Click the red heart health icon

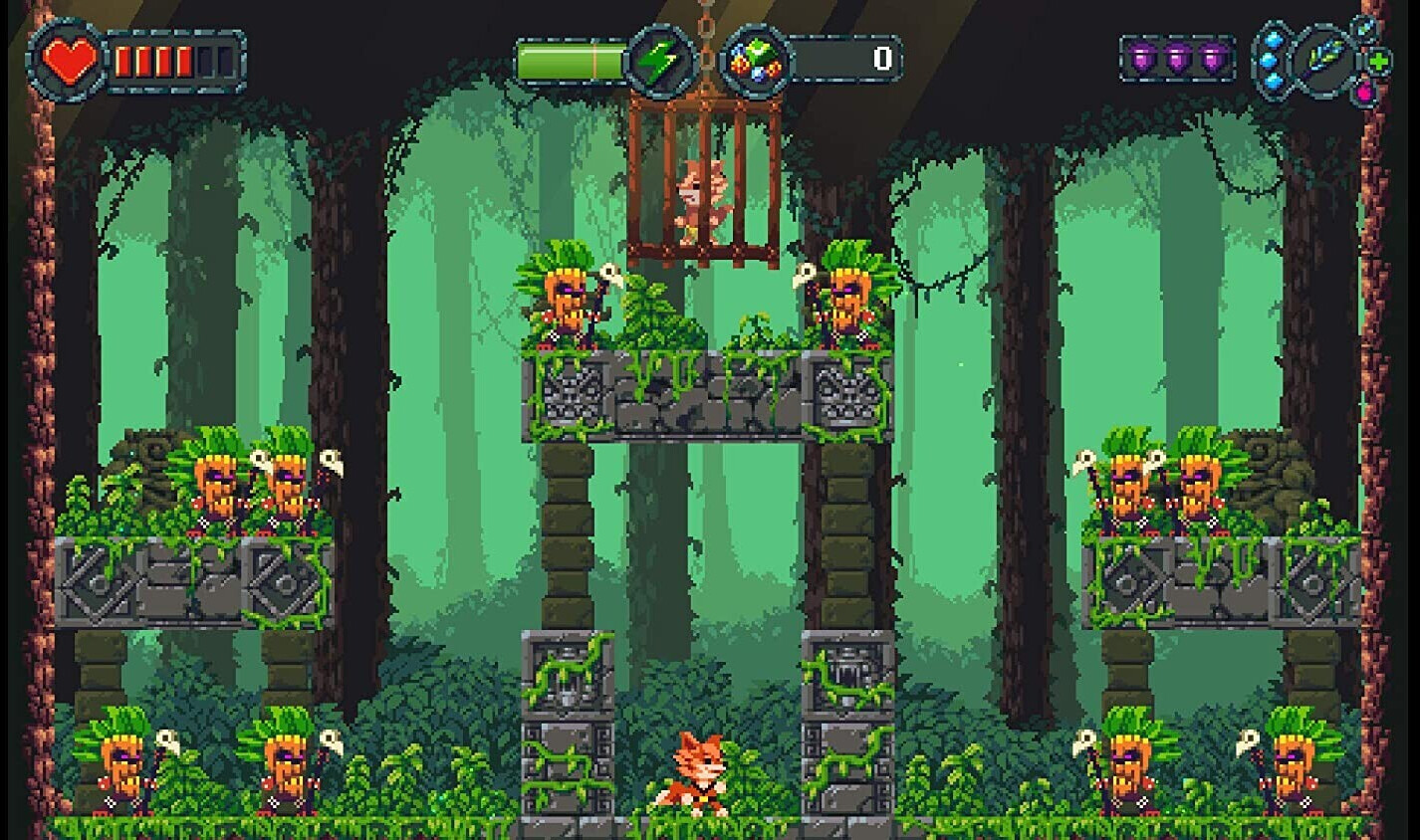pos(70,62)
